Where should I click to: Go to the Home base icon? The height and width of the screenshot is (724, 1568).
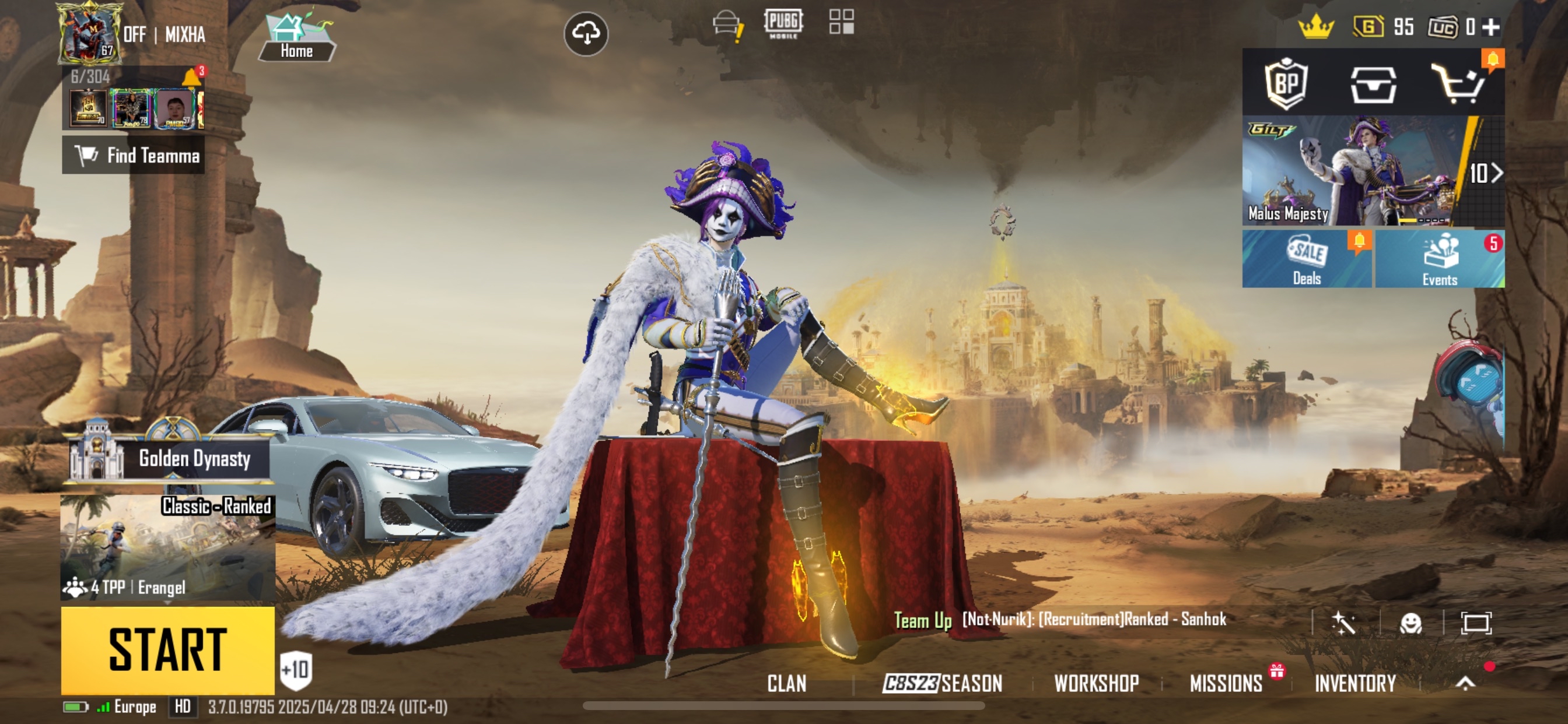pyautogui.click(x=297, y=38)
